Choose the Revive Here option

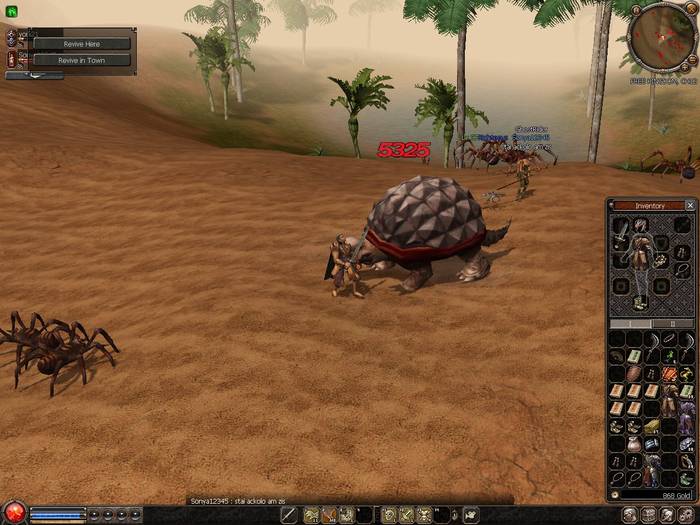coord(80,44)
